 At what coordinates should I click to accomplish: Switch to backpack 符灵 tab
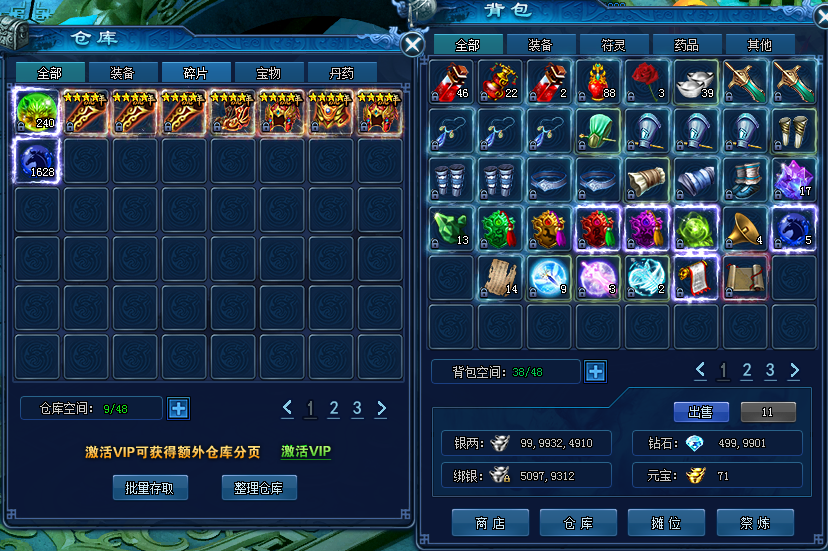(613, 45)
